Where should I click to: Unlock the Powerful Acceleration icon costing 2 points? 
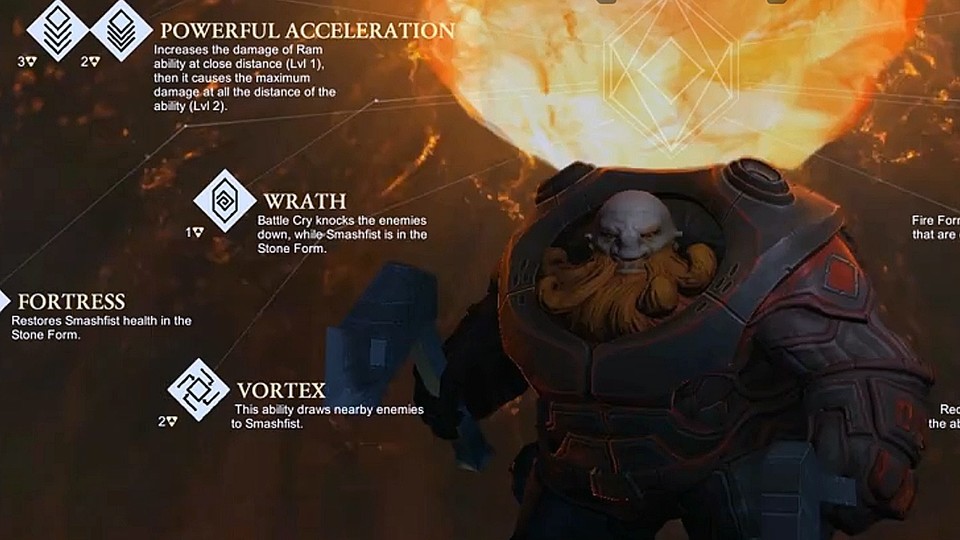[x=121, y=28]
